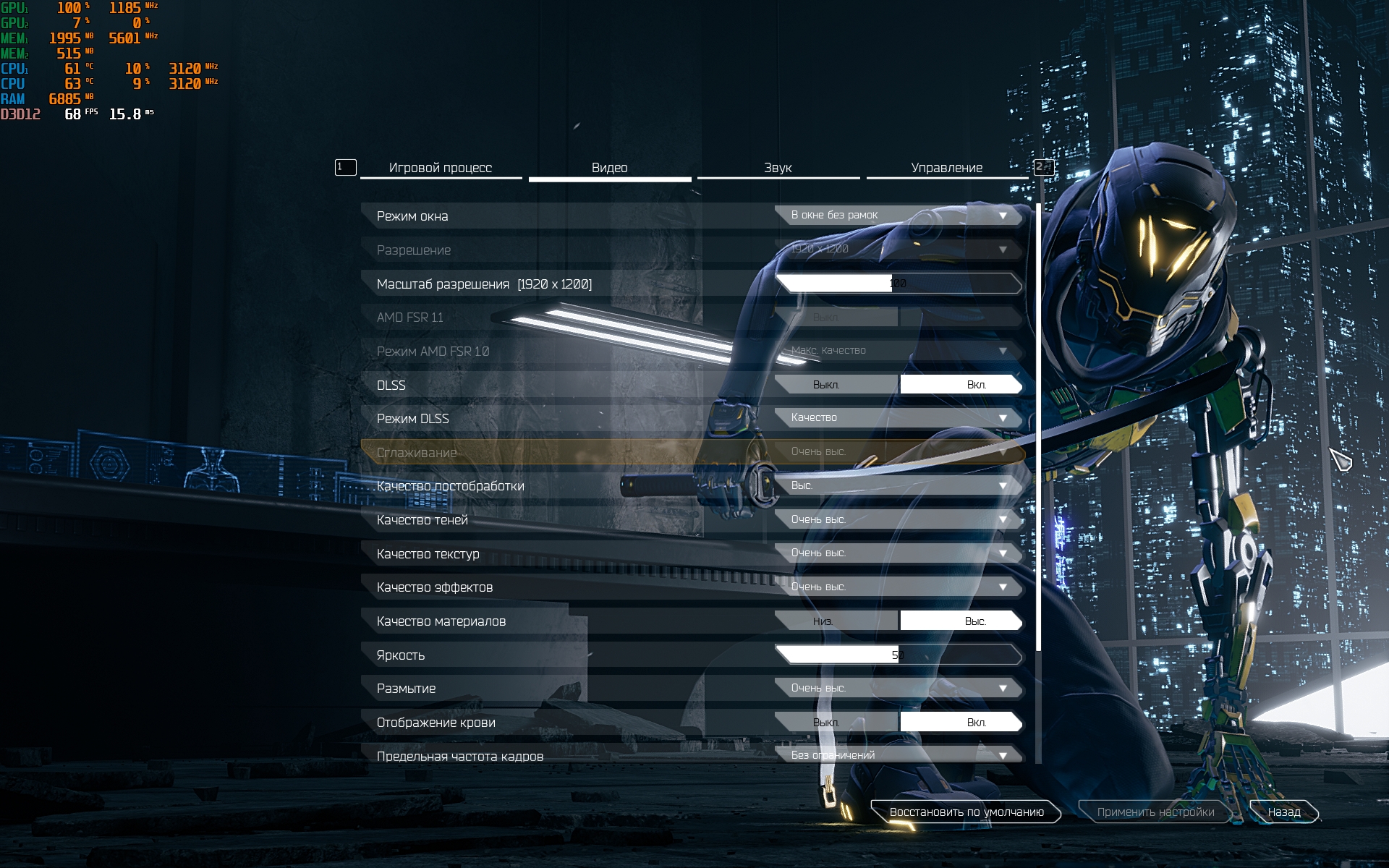Expand the Режим DLSS dropdown

(x=898, y=418)
